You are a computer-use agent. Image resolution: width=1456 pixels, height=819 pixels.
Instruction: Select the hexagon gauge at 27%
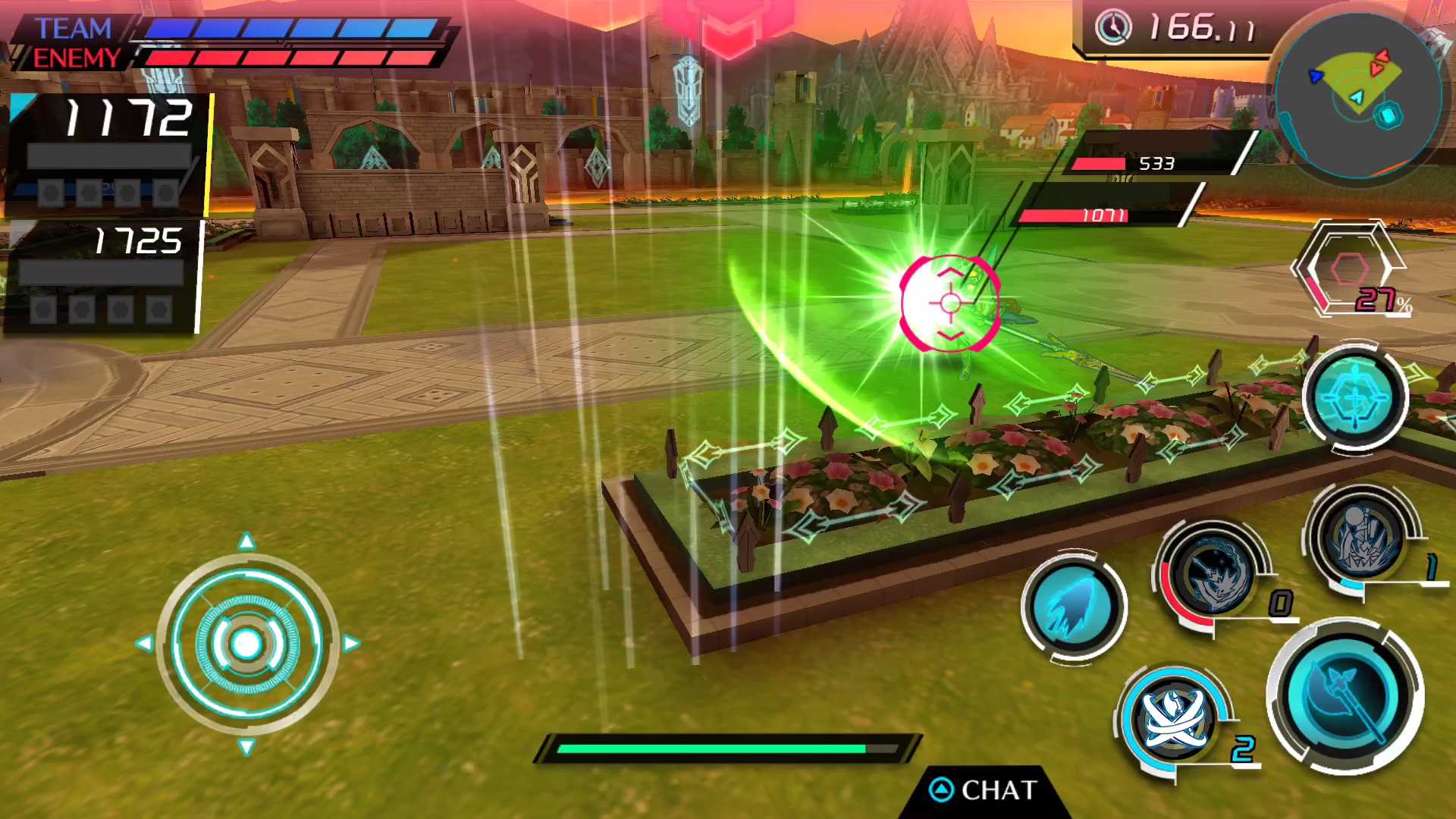pyautogui.click(x=1351, y=269)
